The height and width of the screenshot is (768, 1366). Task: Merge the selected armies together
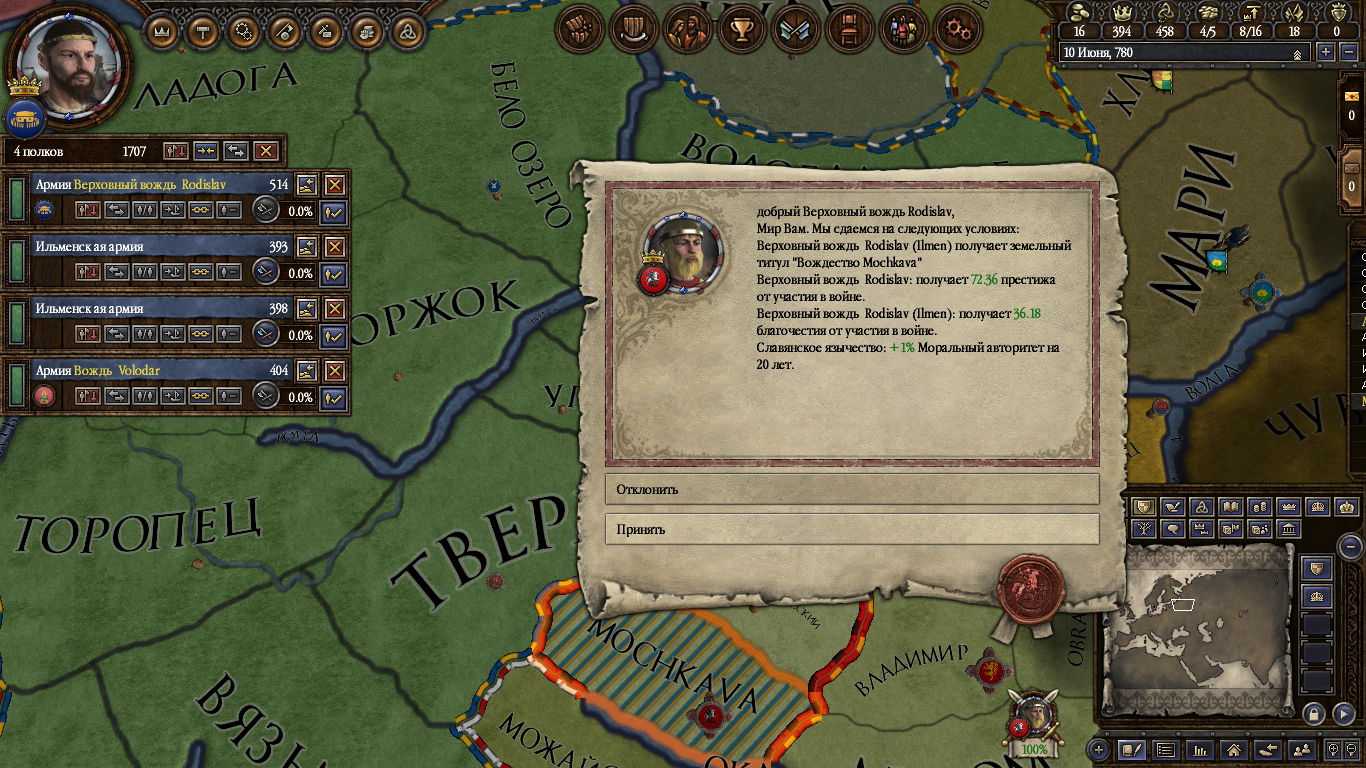click(x=206, y=151)
